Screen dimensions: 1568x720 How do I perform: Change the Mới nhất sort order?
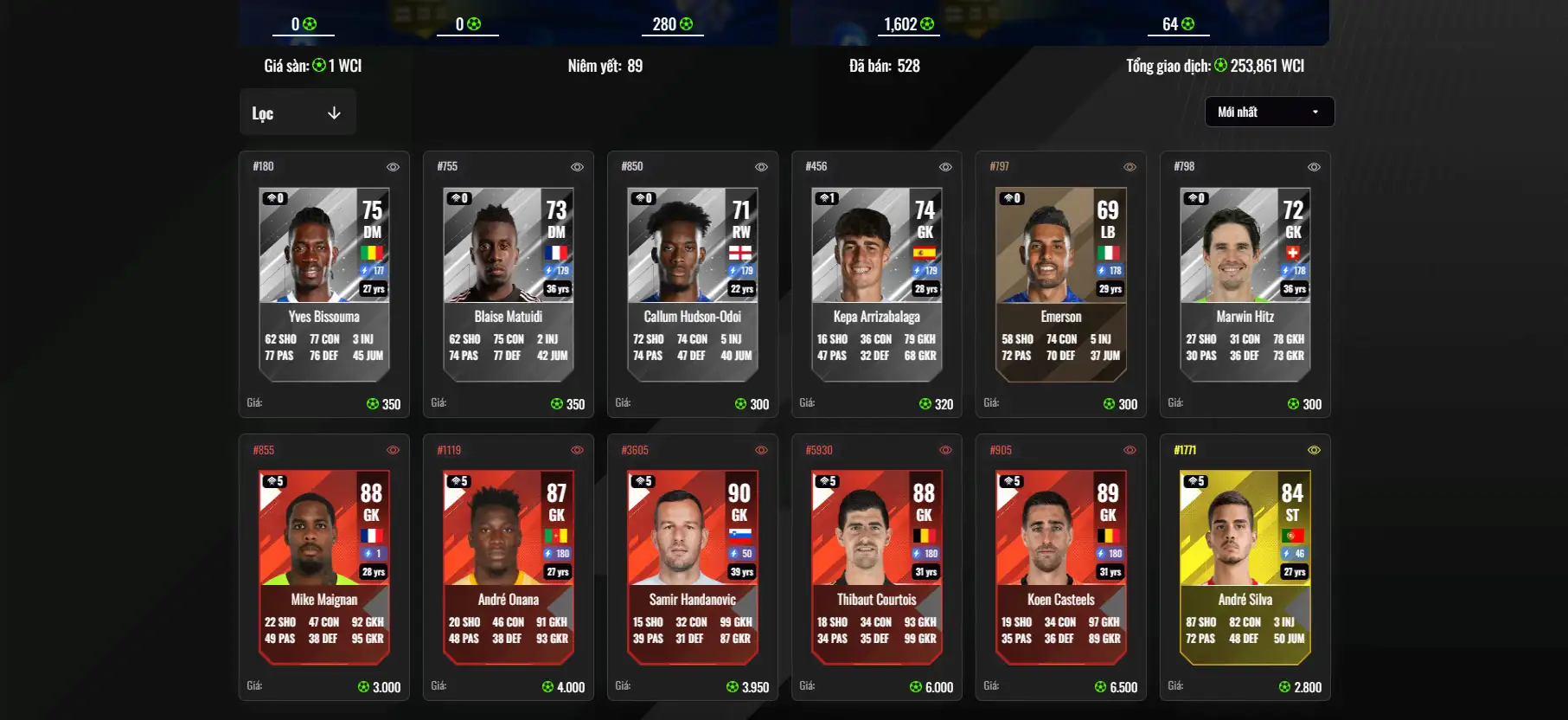(x=1269, y=112)
